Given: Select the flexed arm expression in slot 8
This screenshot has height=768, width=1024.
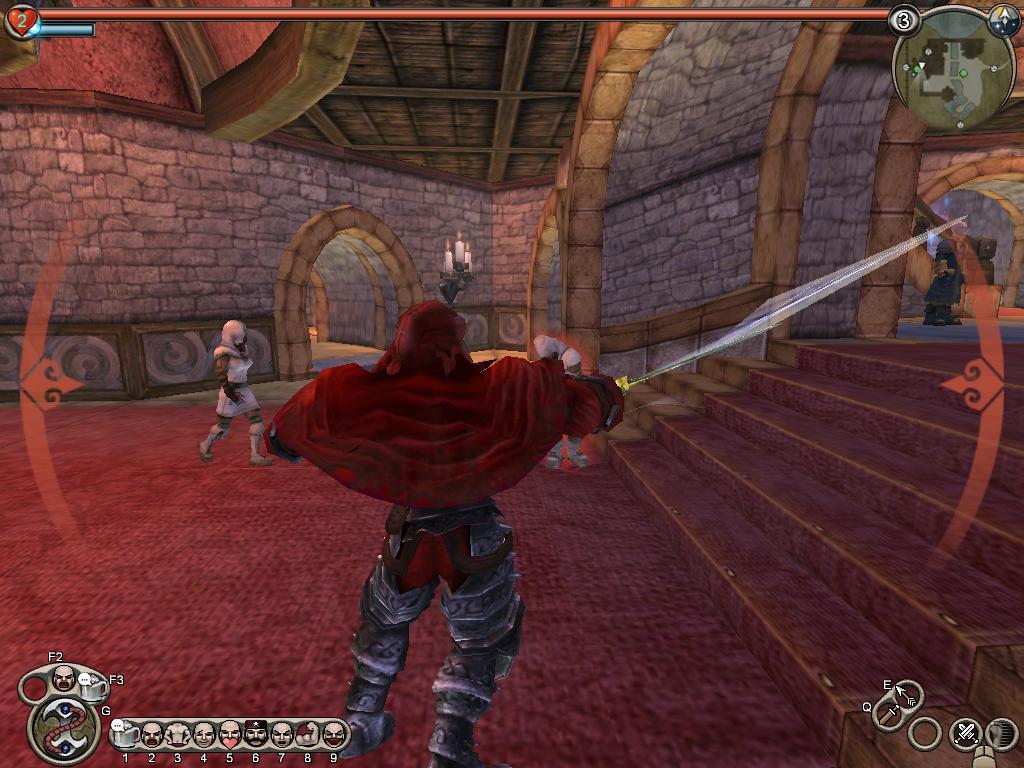Looking at the screenshot, I should tap(308, 735).
